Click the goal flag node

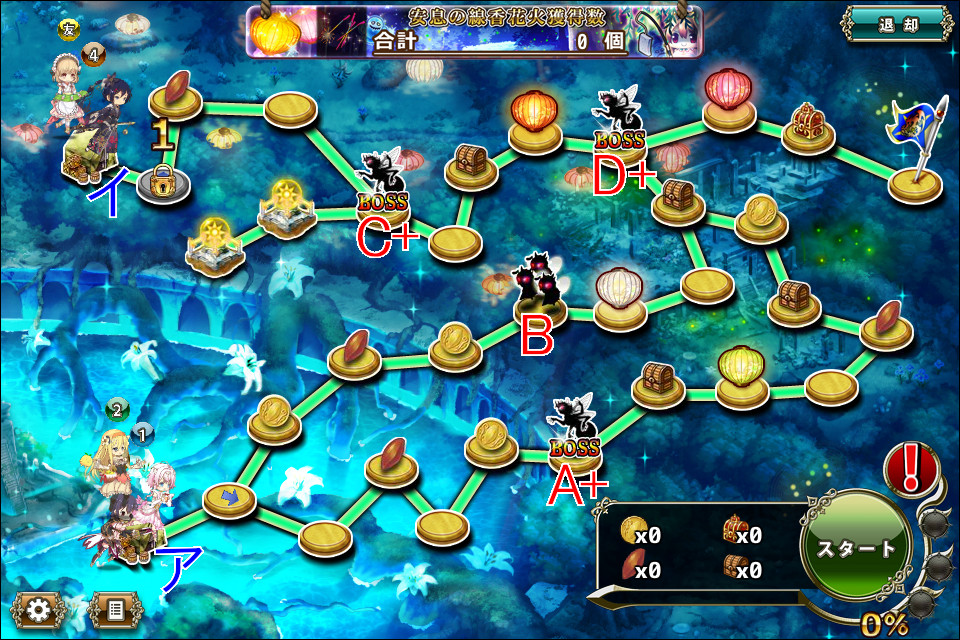coord(913,150)
